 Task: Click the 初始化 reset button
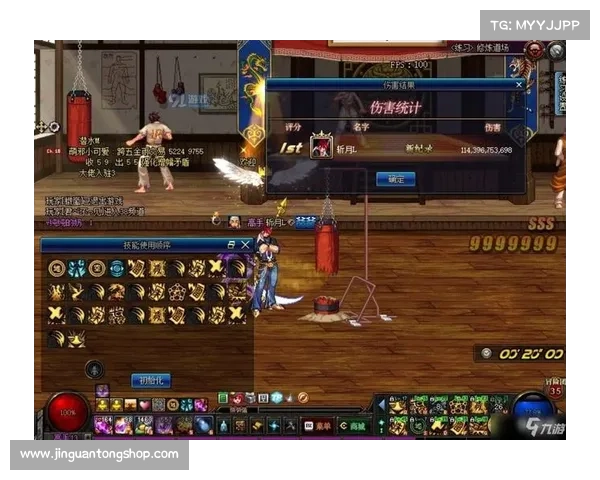150,380
